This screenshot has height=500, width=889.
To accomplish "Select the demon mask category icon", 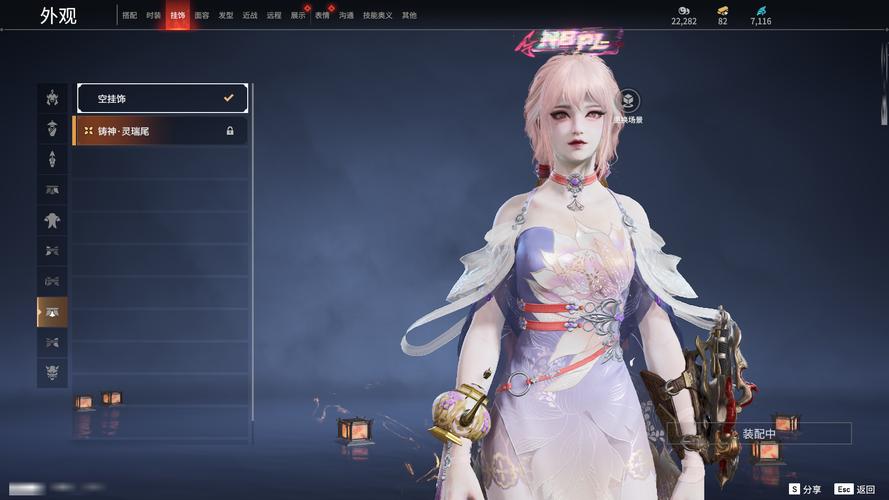I will (52, 372).
